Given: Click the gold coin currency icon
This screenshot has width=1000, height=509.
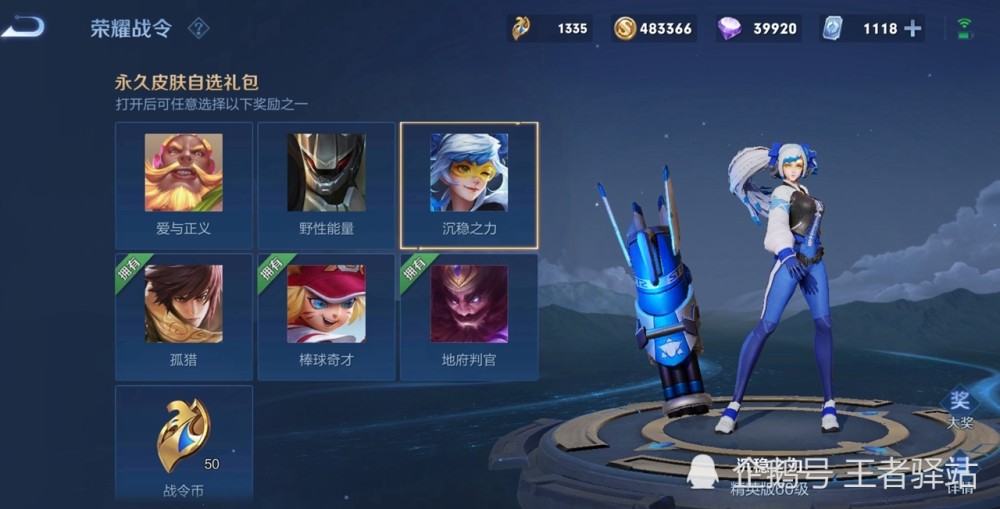Looking at the screenshot, I should click(625, 28).
